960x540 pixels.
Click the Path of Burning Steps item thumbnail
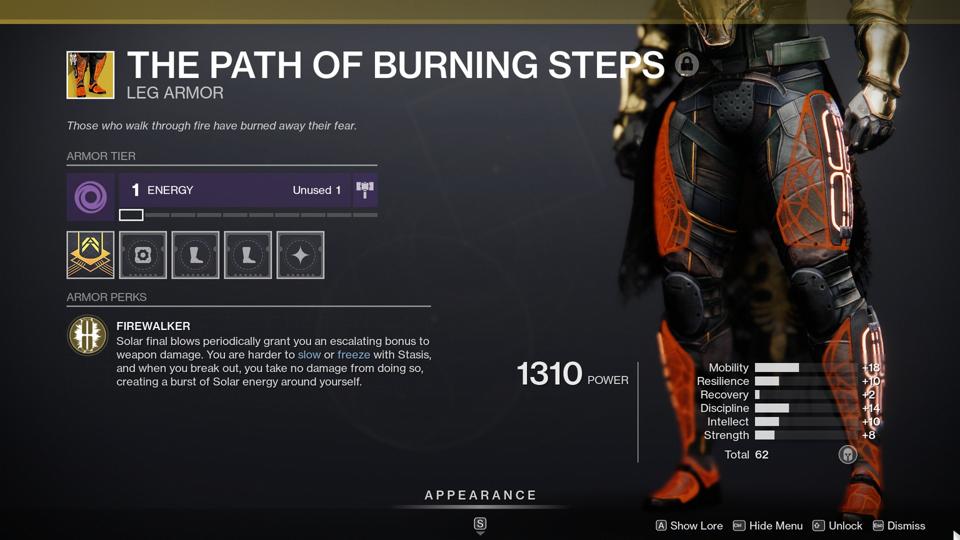[x=90, y=75]
